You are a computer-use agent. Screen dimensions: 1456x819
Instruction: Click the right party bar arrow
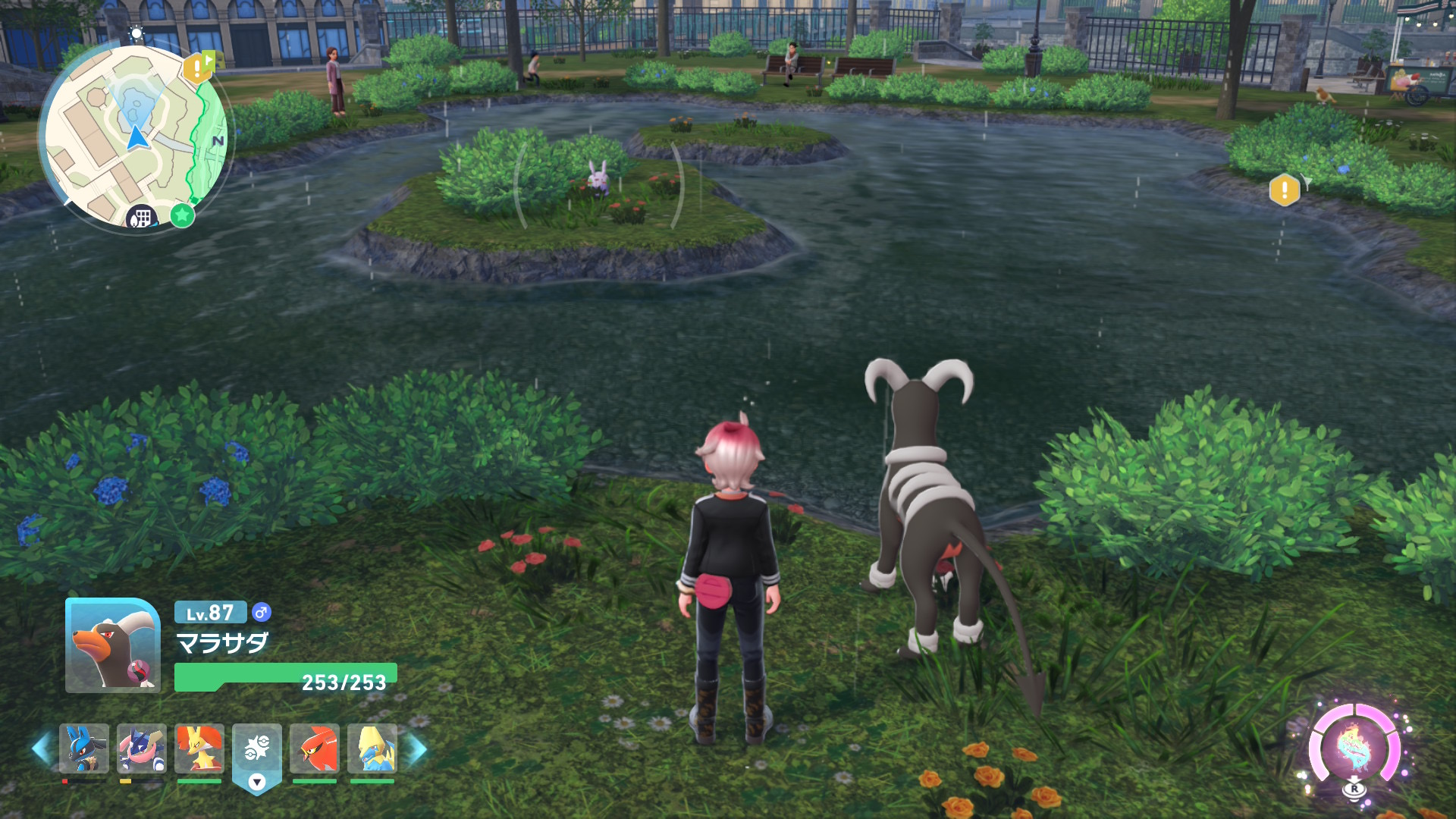click(x=416, y=749)
